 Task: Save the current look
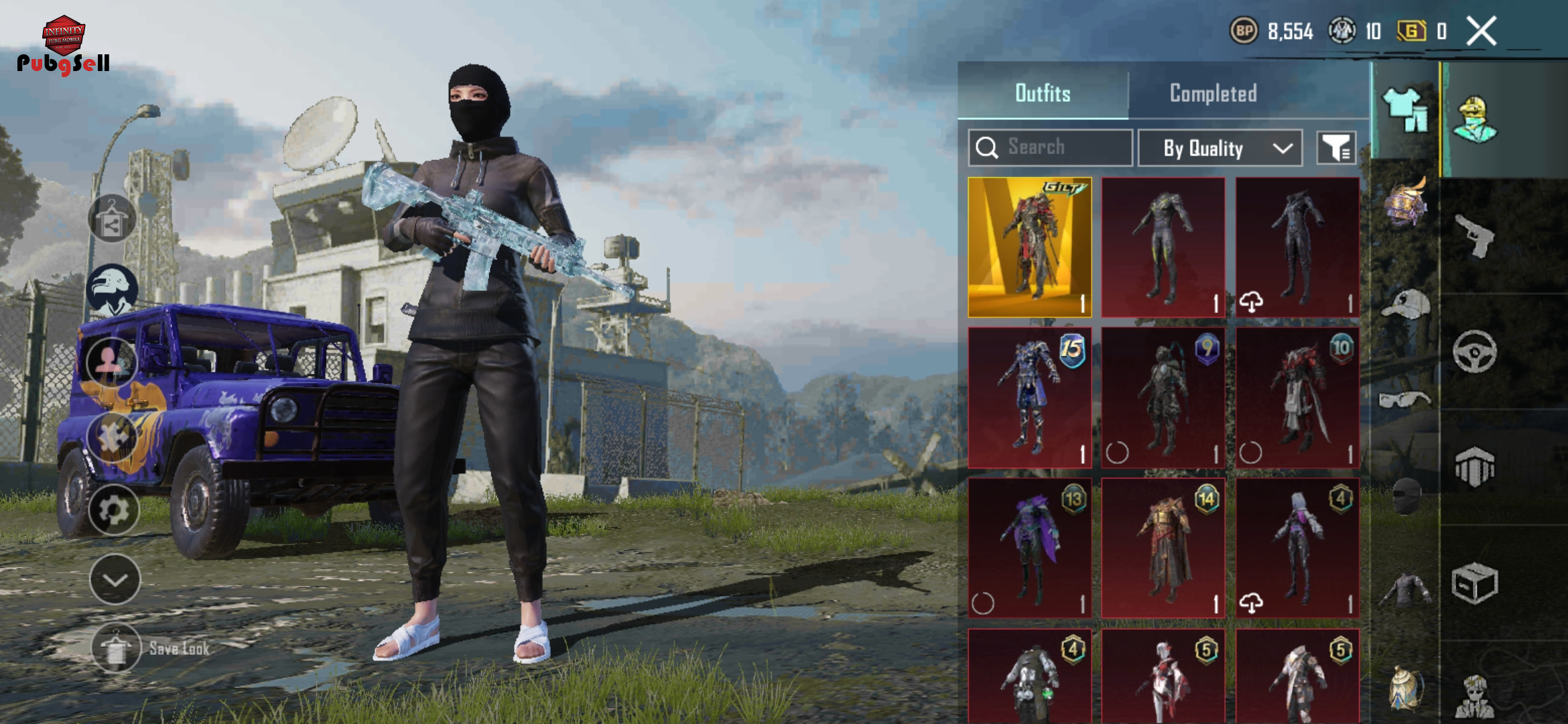click(x=117, y=648)
